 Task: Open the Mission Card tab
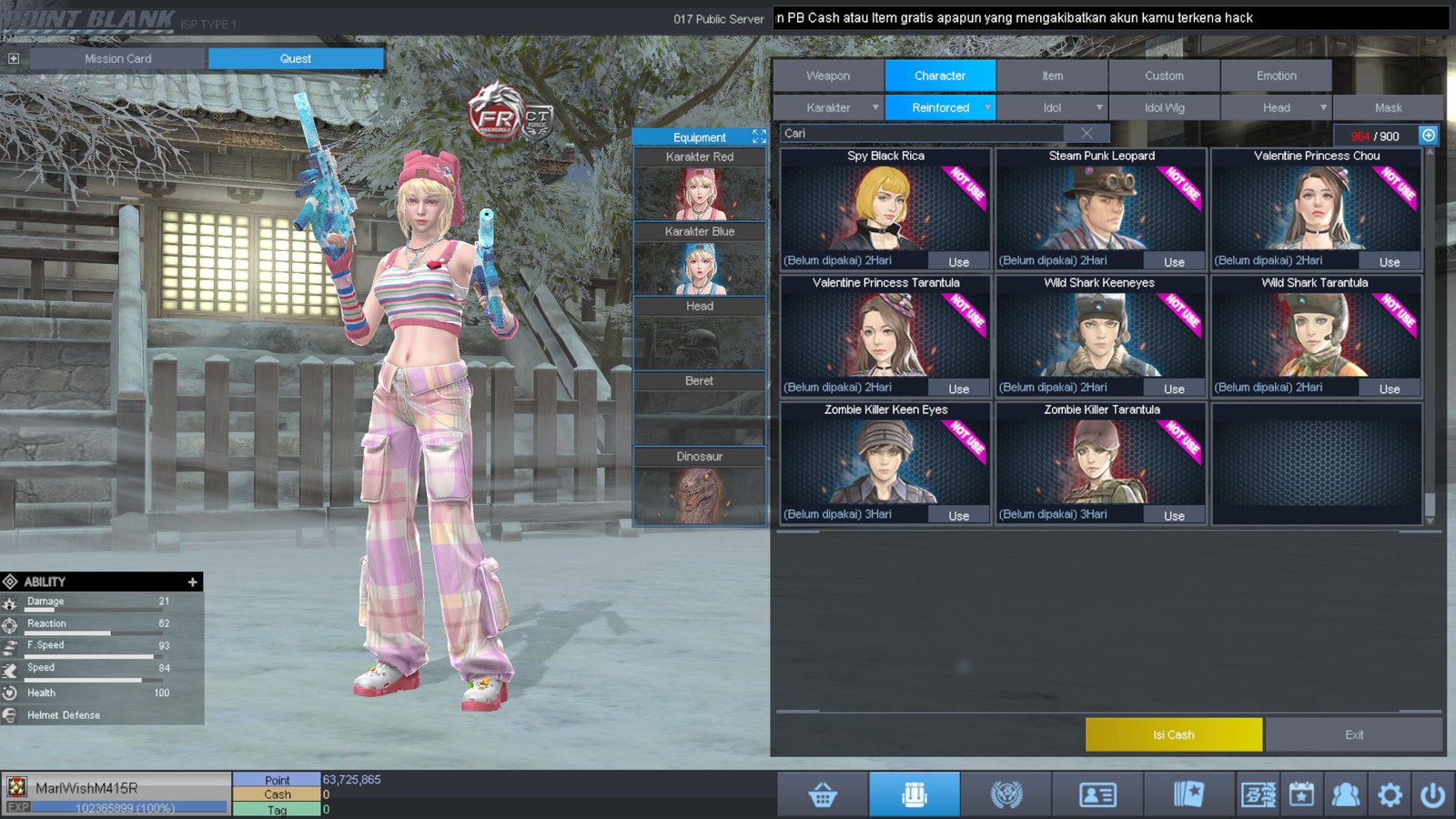point(118,58)
